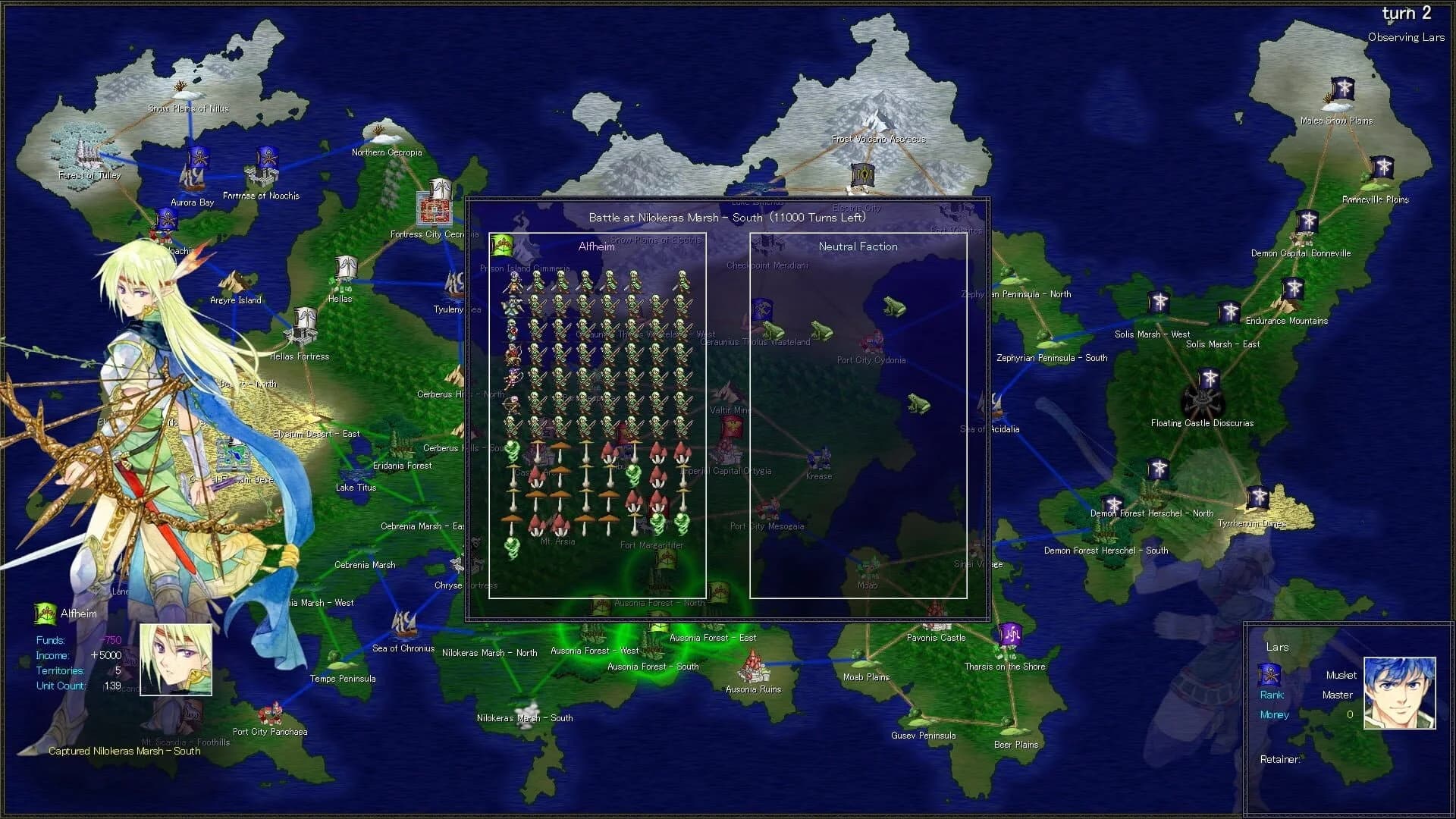Select the purple flag near Tharsis on the Shore
This screenshot has height=819, width=1456.
point(1009,634)
